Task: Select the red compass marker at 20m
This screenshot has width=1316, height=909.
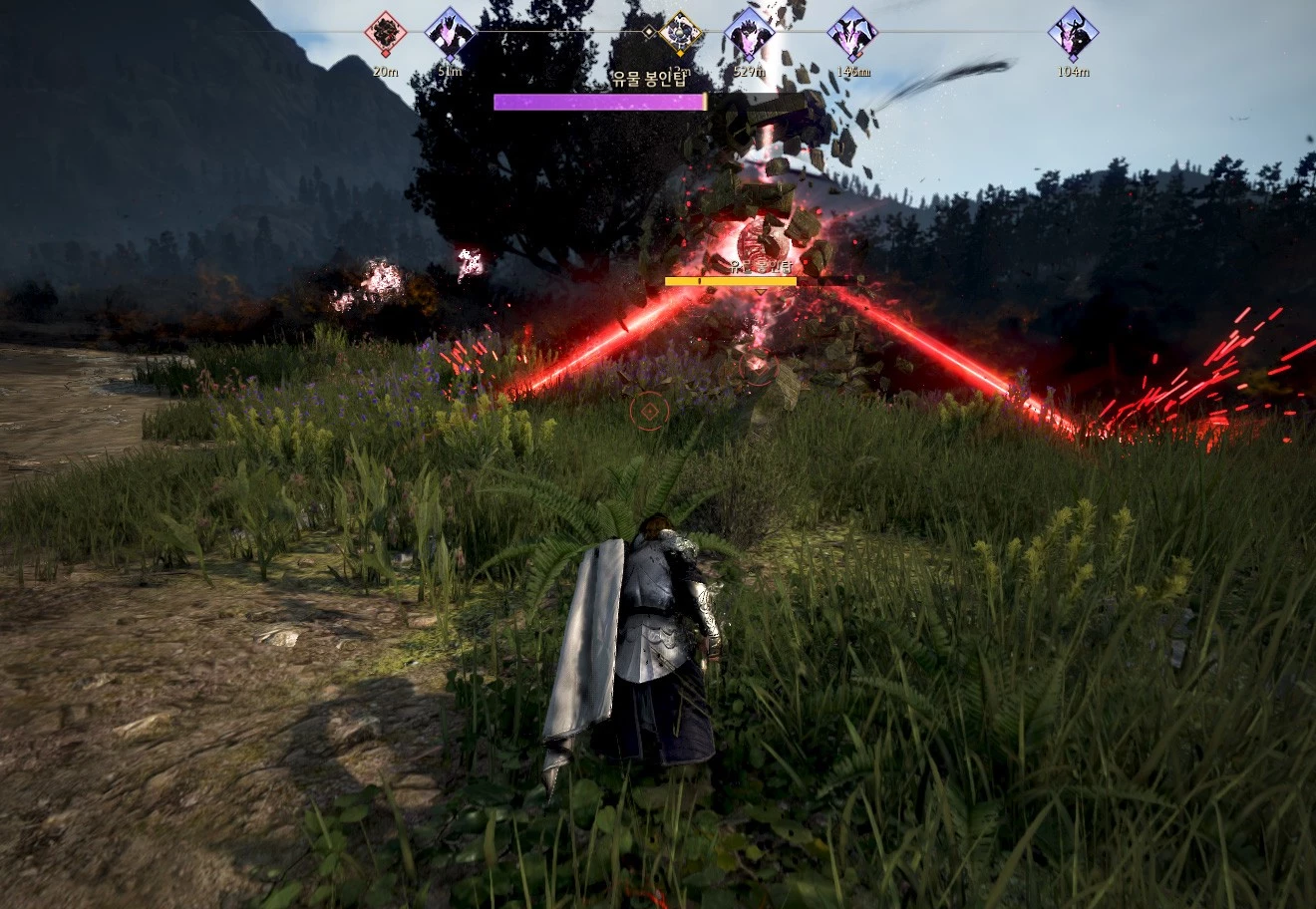Action: (x=385, y=34)
